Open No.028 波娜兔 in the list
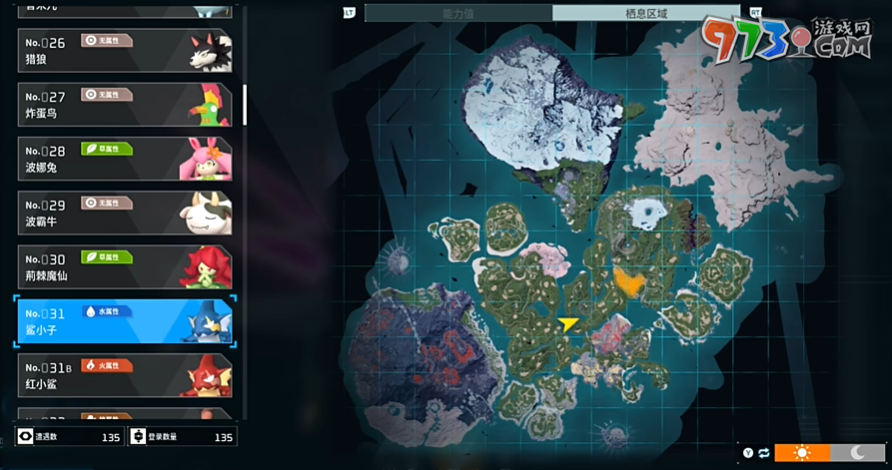 point(125,158)
